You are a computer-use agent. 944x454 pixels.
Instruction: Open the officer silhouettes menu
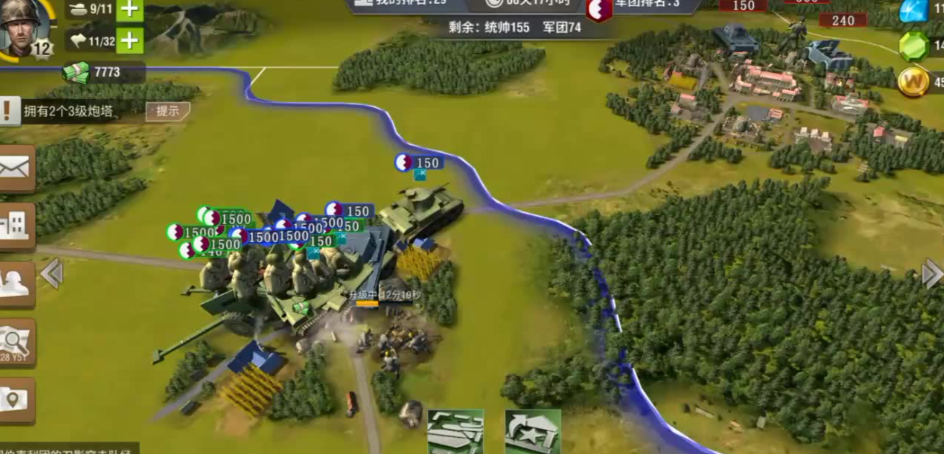click(x=17, y=284)
